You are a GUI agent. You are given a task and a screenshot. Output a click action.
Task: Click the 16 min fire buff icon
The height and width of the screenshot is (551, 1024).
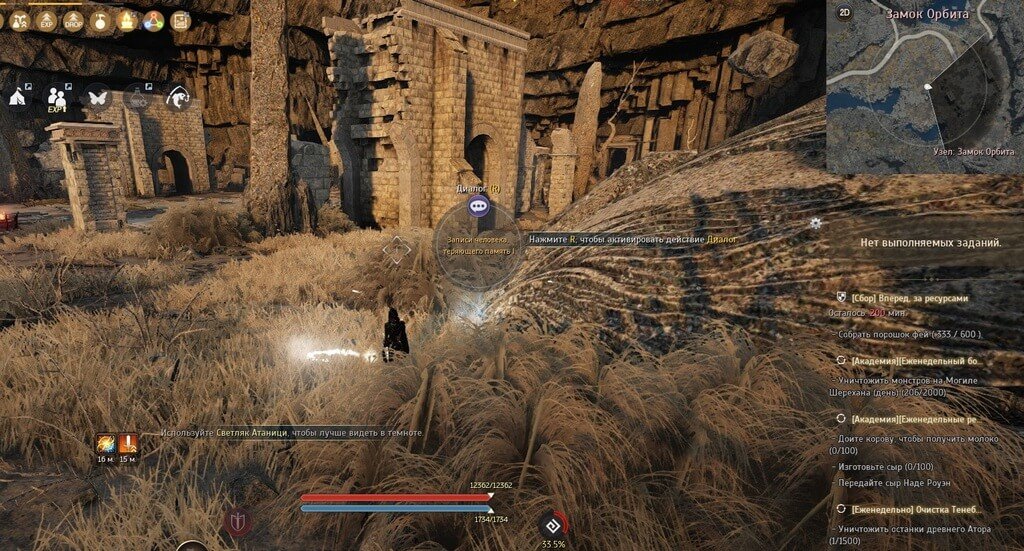tap(106, 444)
